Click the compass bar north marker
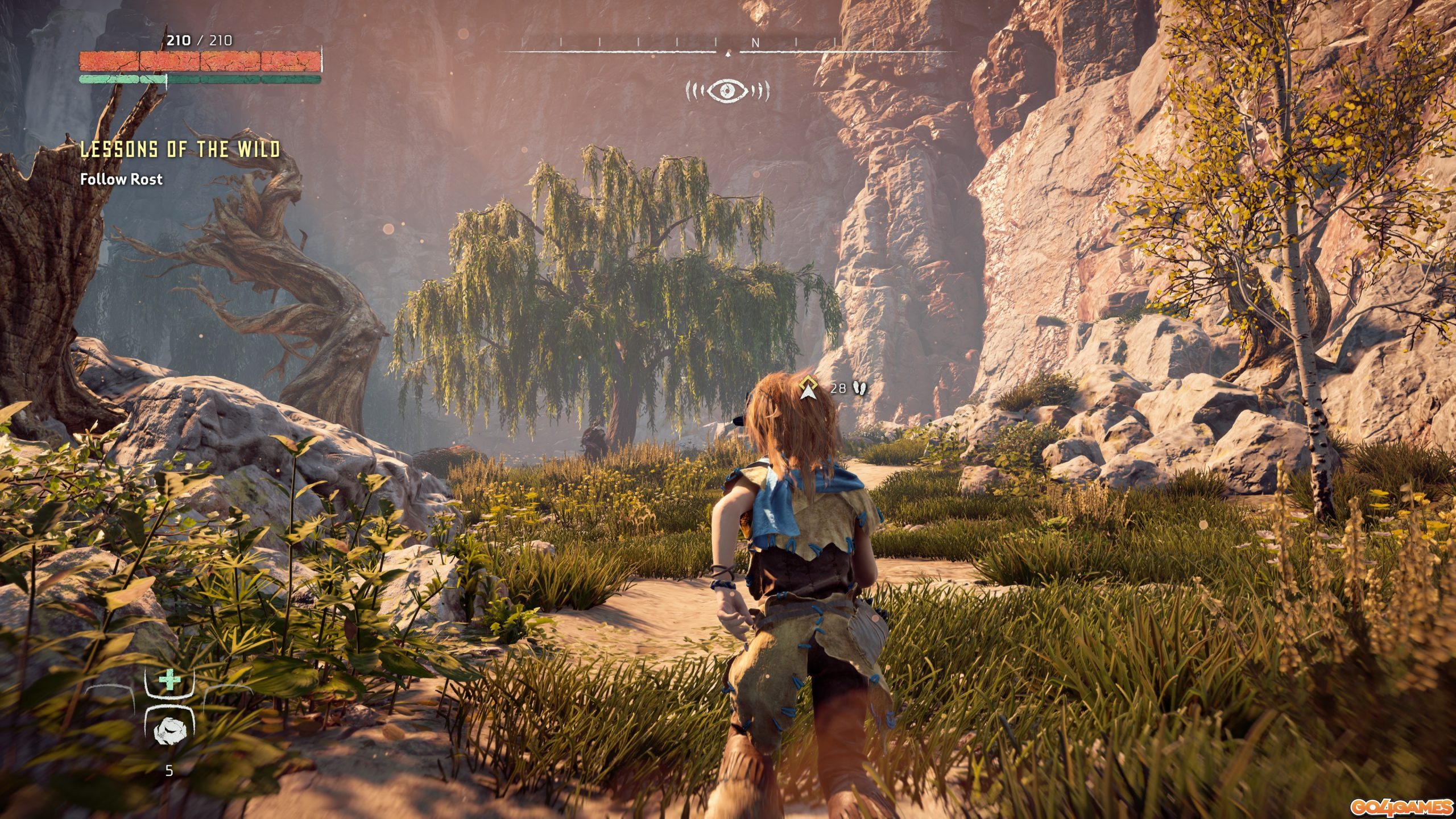This screenshot has height=819, width=1456. (x=755, y=43)
